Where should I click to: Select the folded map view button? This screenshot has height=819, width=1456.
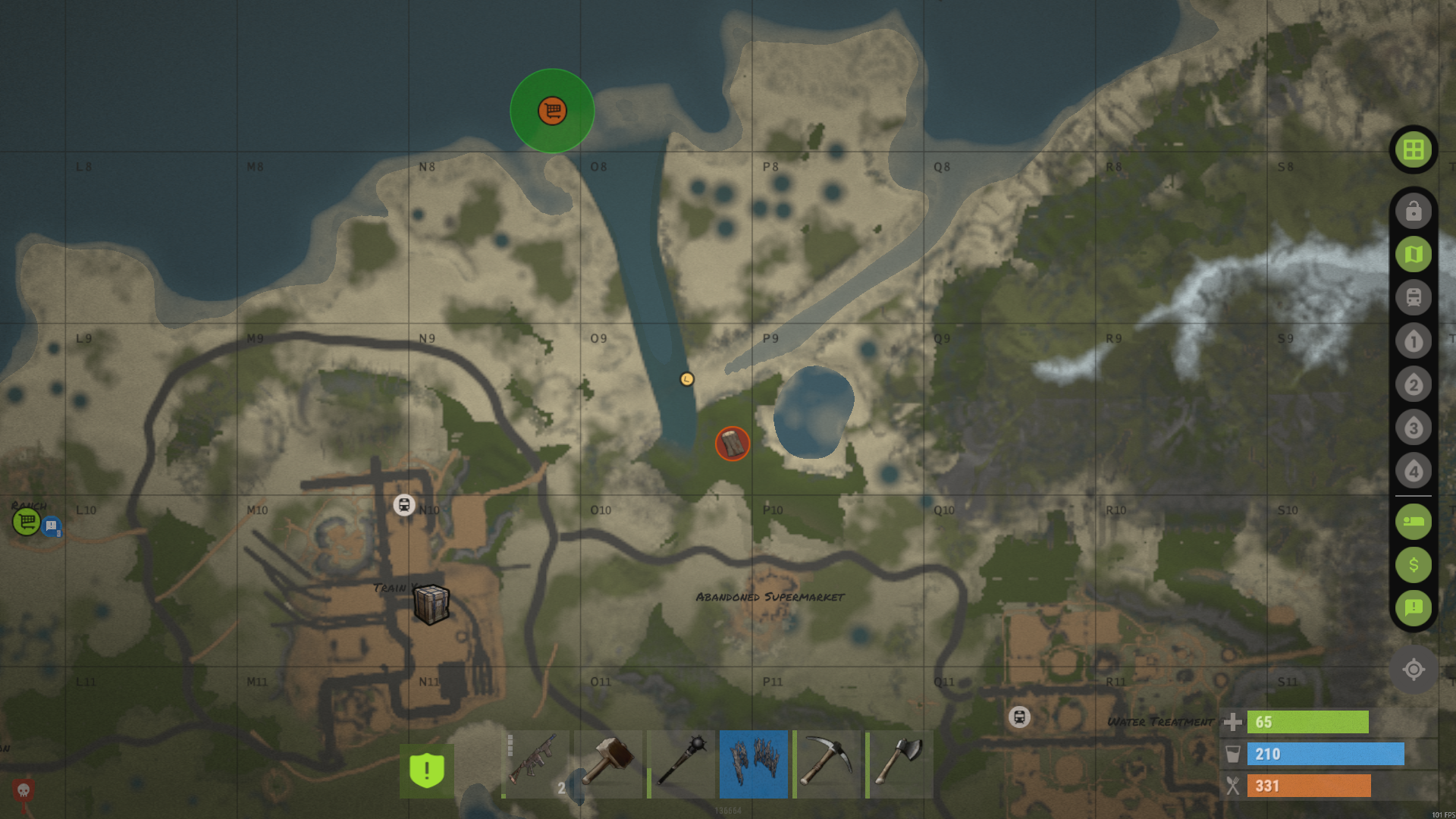tap(1413, 254)
